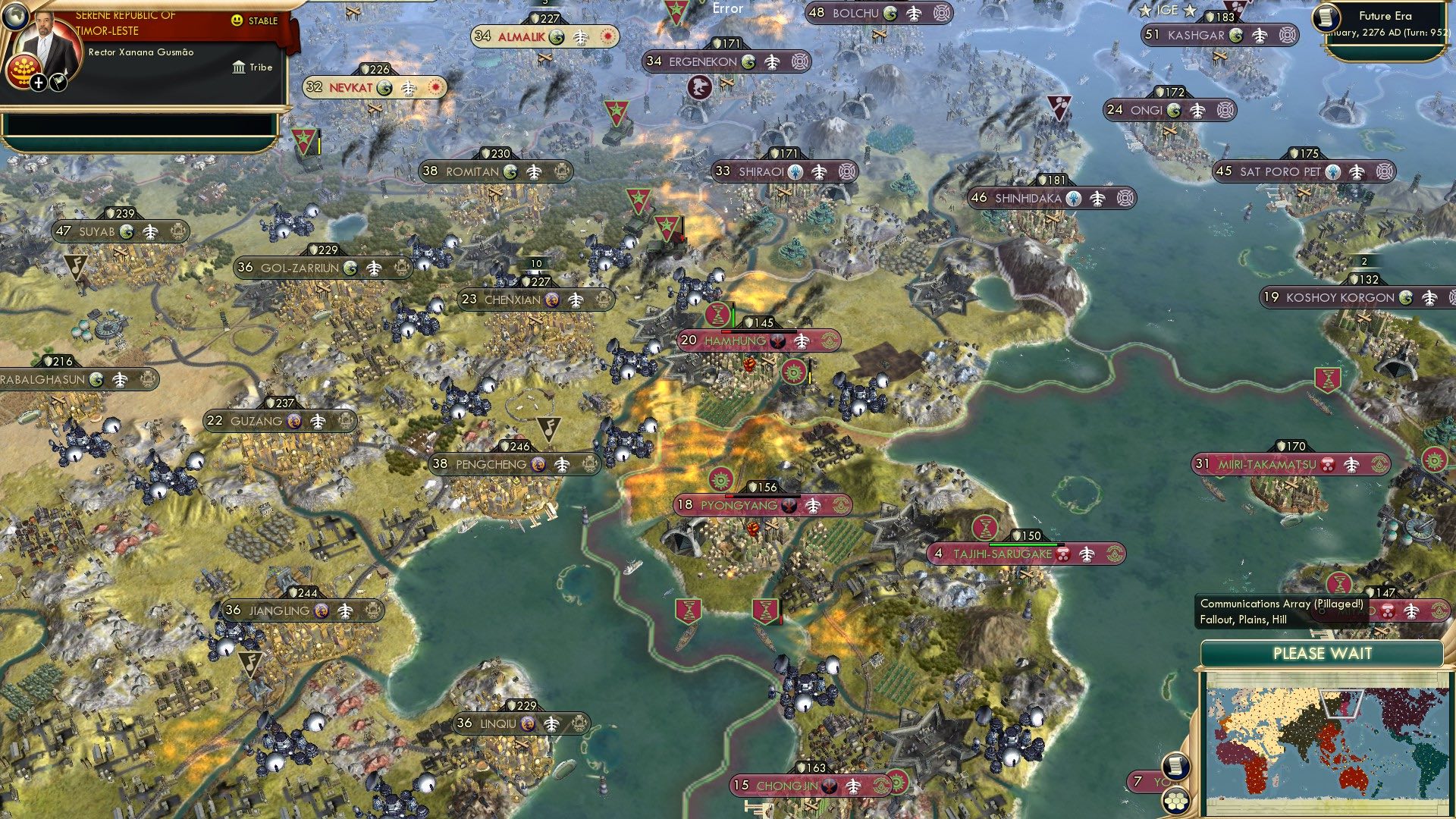Click the growth icon on Almalik's city banner
Viewport: 1456px width, 819px height.
point(557,36)
